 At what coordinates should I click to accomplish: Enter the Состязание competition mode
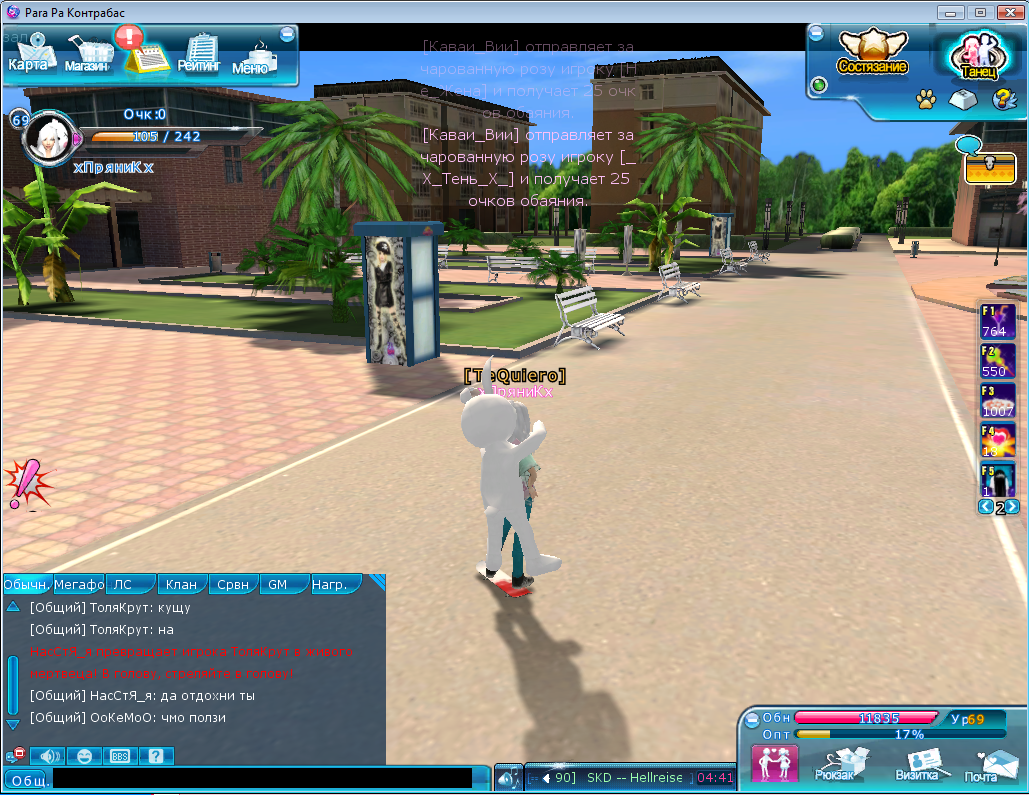(873, 53)
